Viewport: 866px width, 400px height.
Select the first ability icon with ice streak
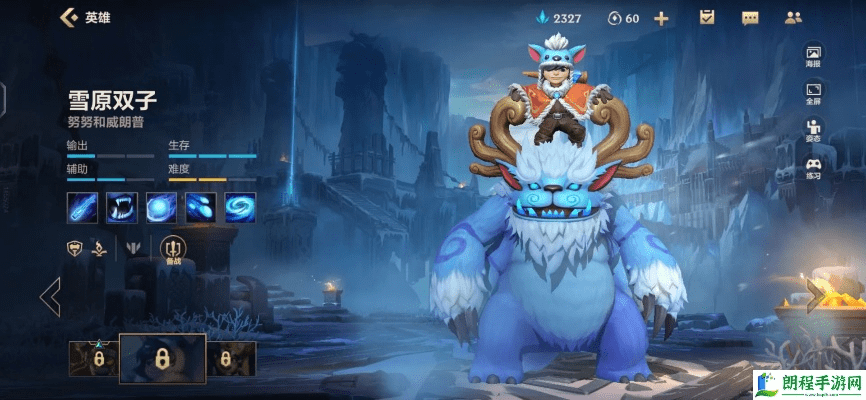[82, 208]
